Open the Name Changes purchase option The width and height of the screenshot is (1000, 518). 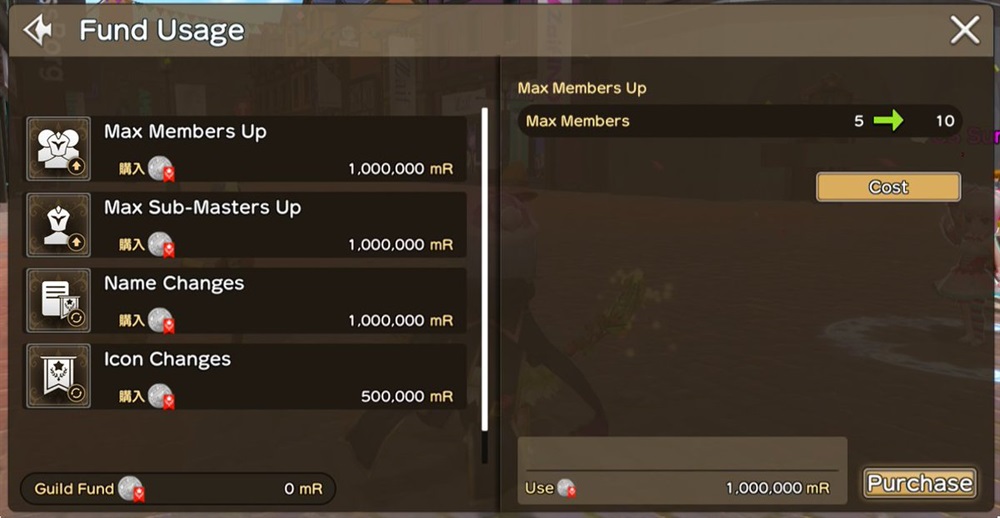coord(246,301)
